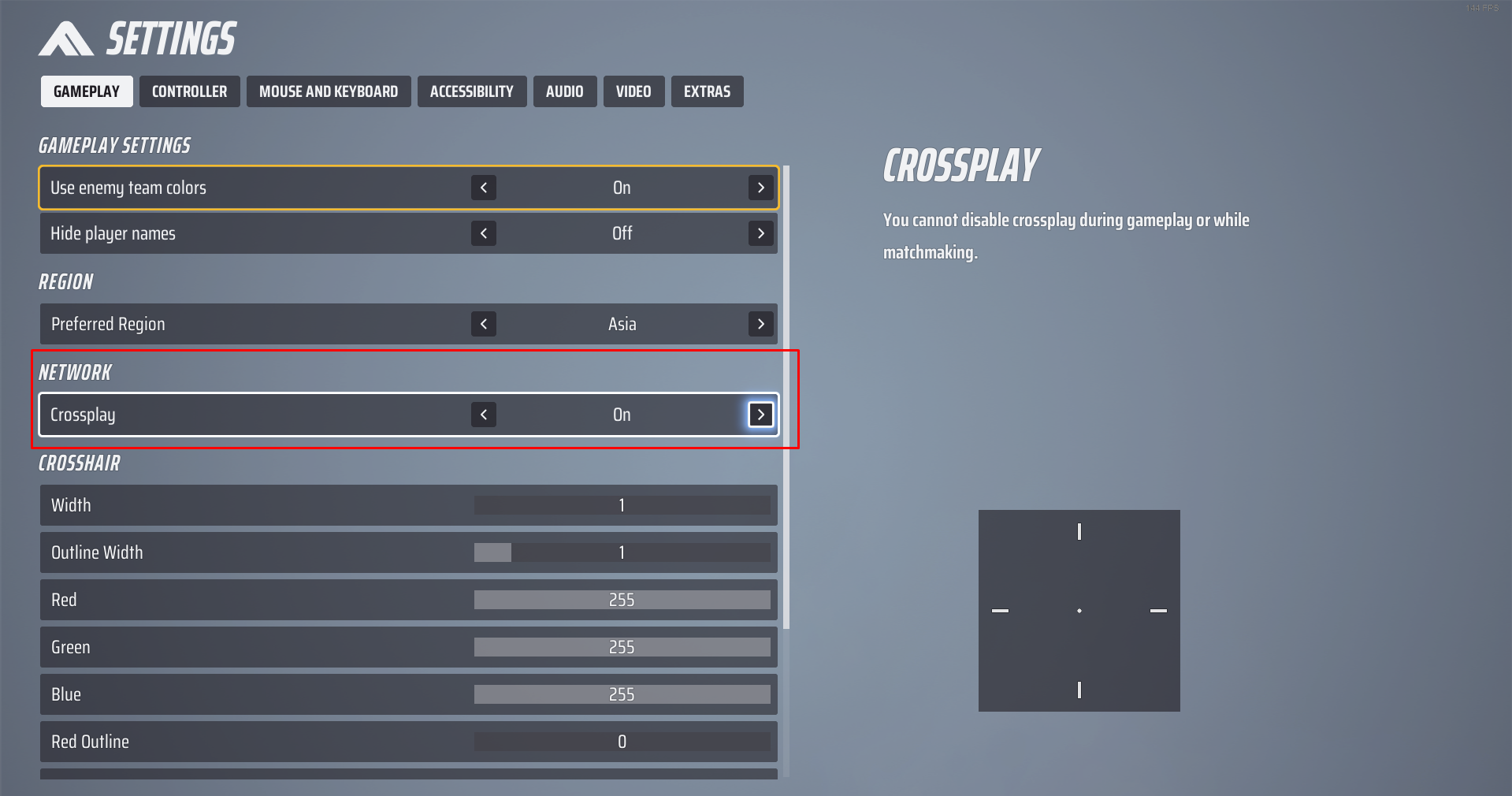Click the right arrow on Crossplay
The image size is (1512, 796).
[760, 415]
